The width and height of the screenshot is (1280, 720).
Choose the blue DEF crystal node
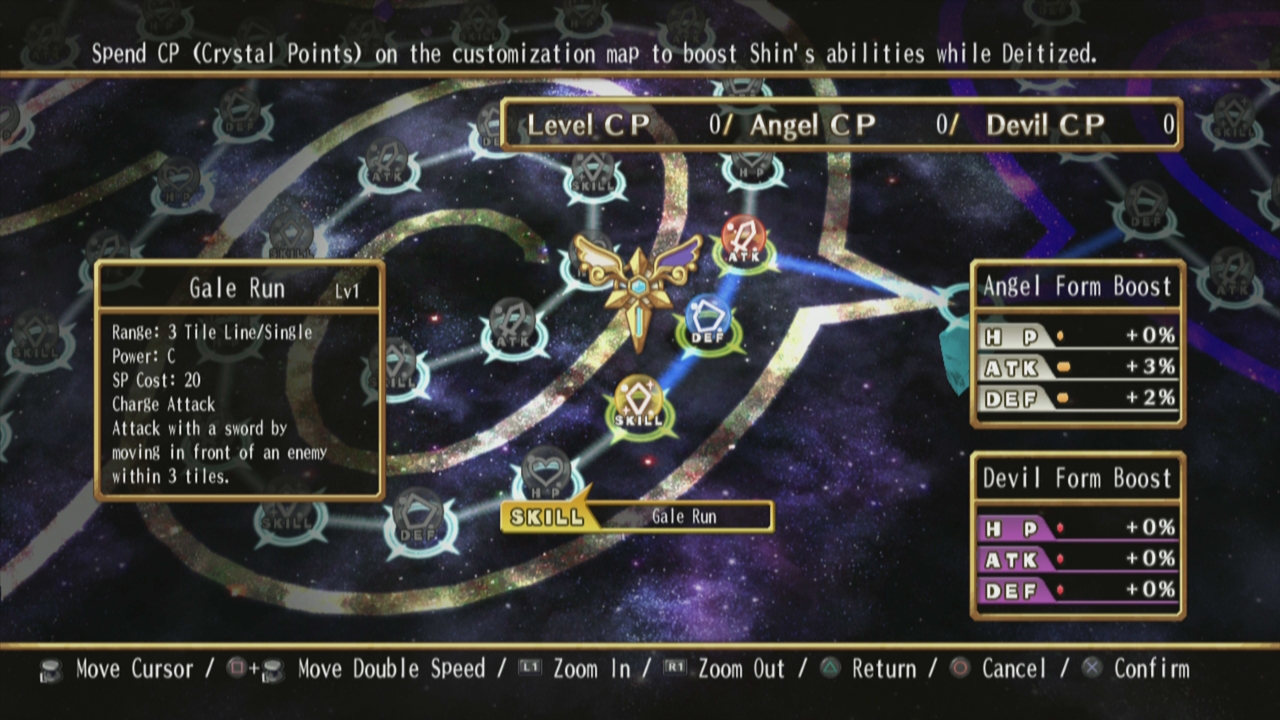pyautogui.click(x=708, y=322)
